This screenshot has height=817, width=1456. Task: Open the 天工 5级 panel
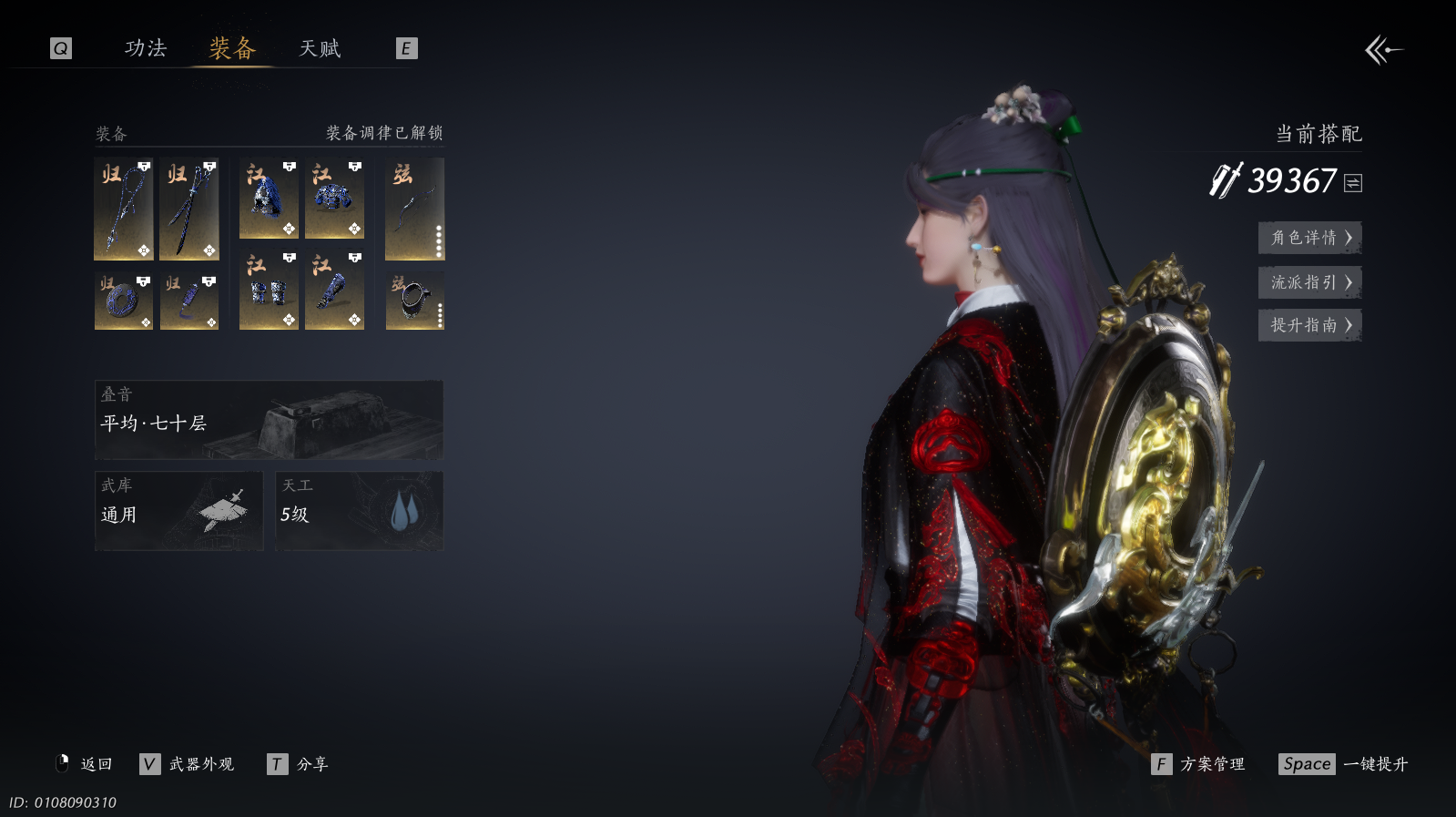point(359,510)
